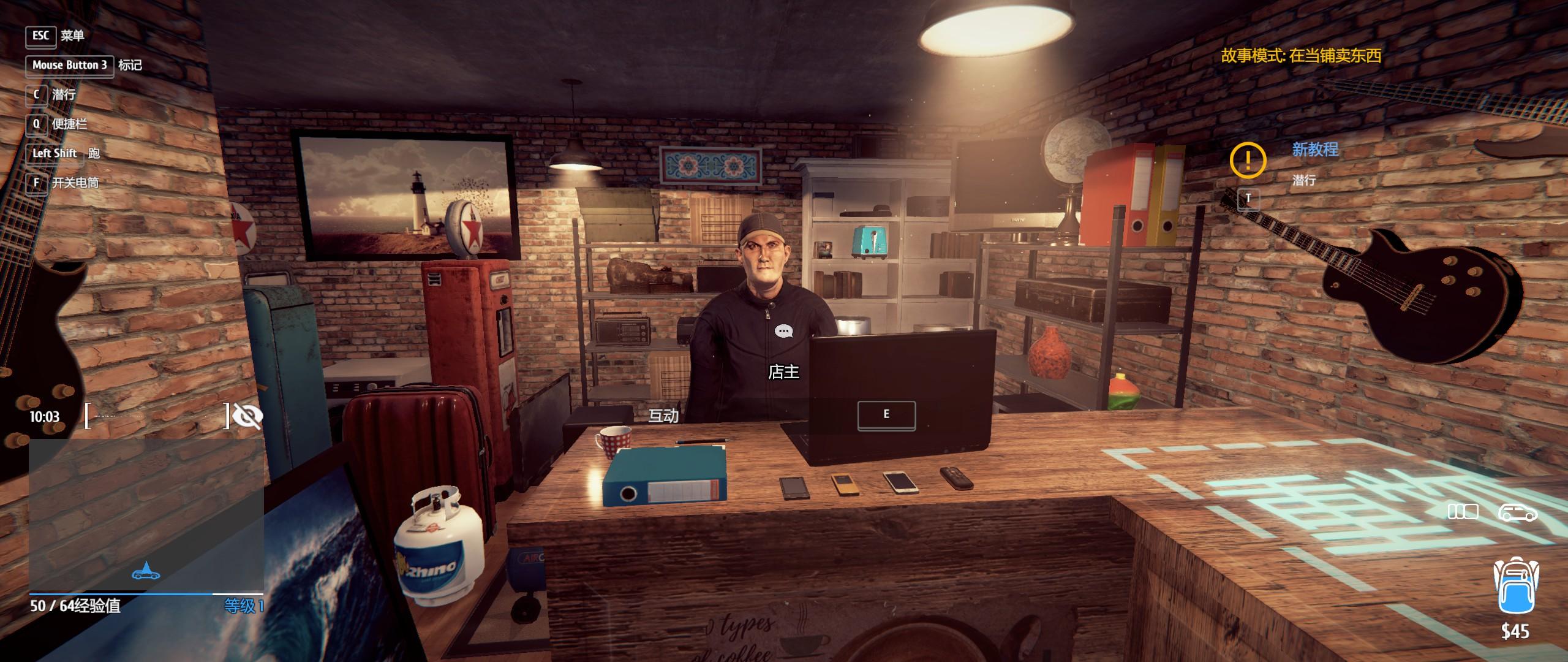
Task: Click the minimap panel
Action: tap(146, 515)
